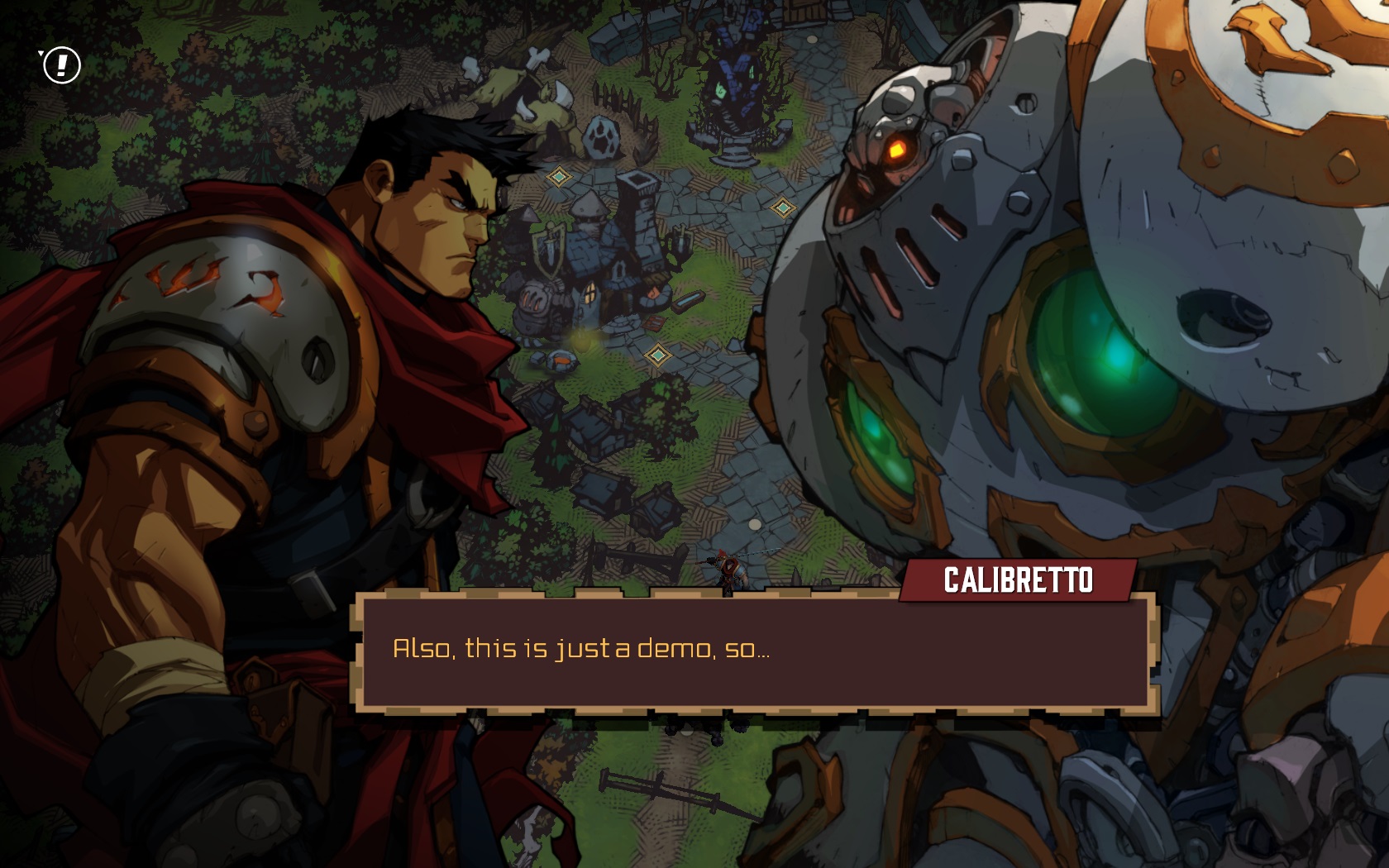Open the exclamation mark alert icon

61,65
